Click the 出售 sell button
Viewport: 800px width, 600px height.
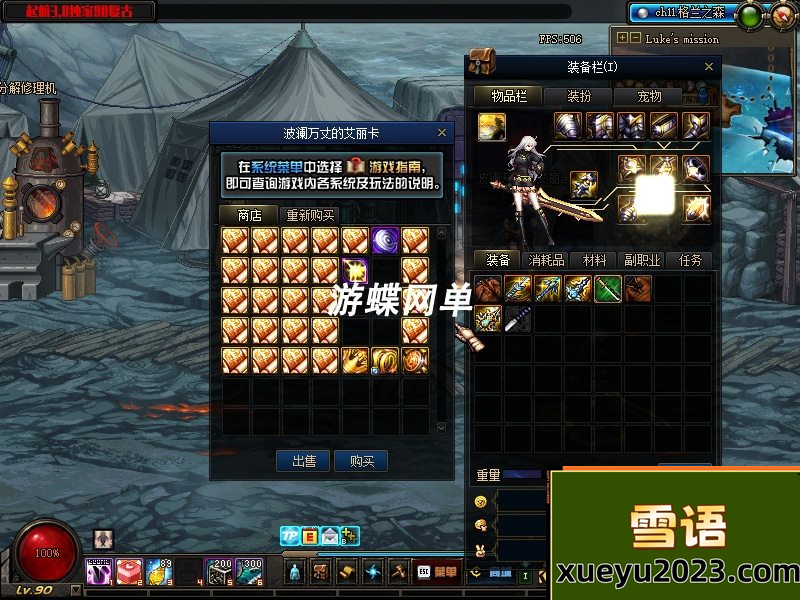click(x=304, y=461)
